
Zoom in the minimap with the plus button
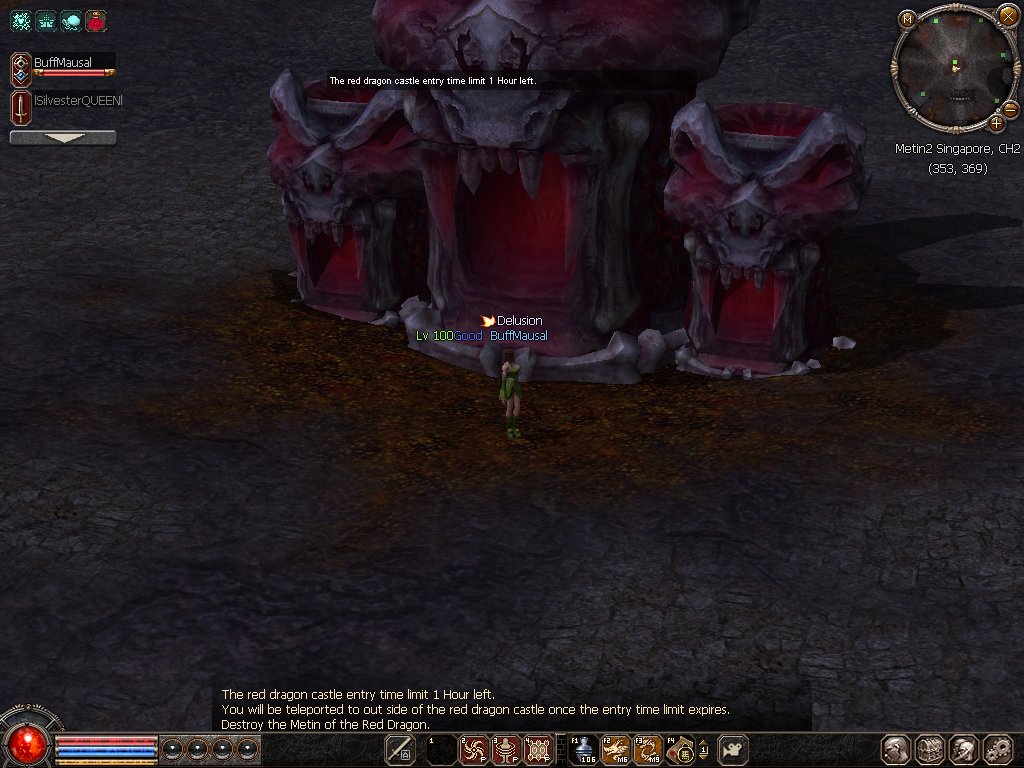coord(996,123)
